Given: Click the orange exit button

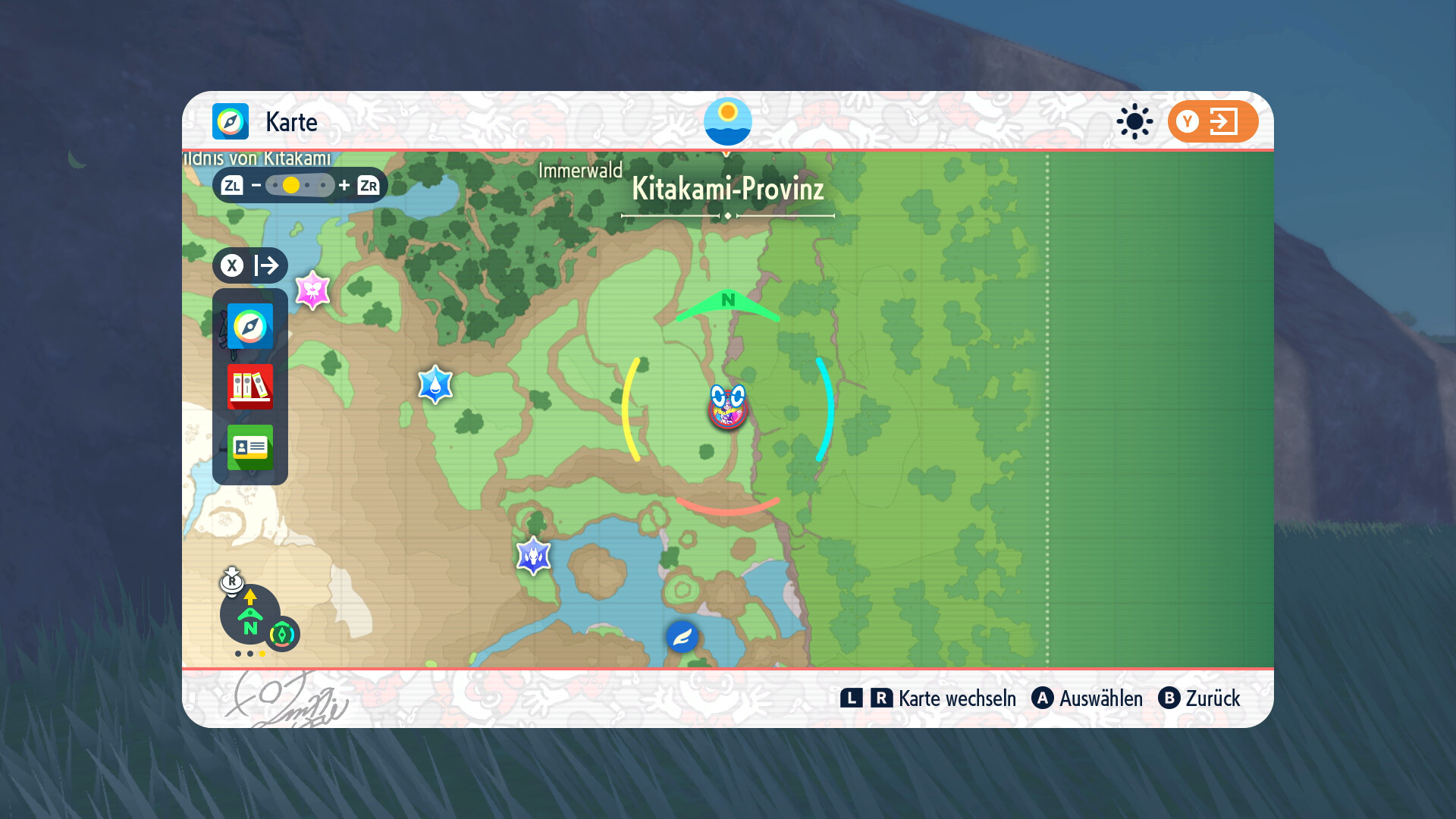Looking at the screenshot, I should point(1213,121).
